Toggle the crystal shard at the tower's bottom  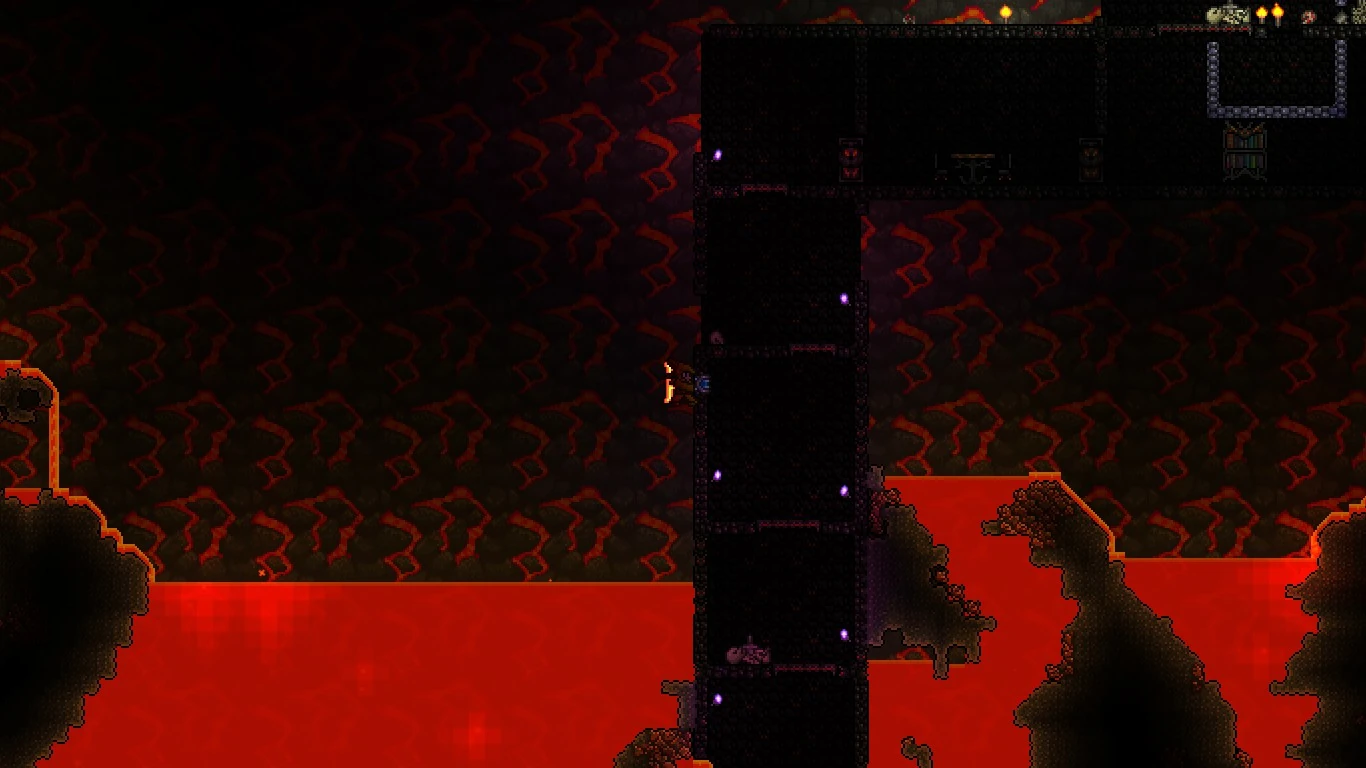pyautogui.click(x=718, y=697)
